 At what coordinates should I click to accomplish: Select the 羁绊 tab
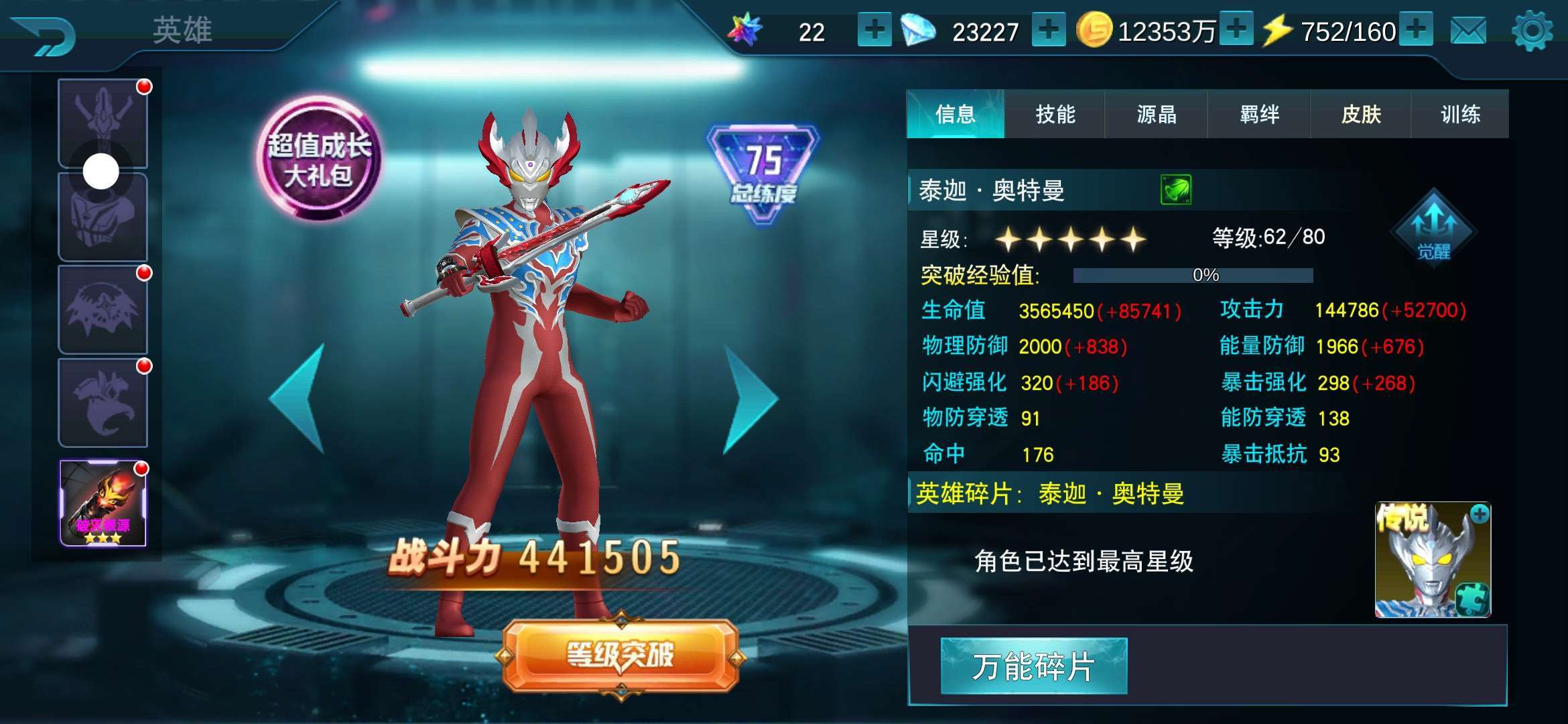pos(1259,115)
